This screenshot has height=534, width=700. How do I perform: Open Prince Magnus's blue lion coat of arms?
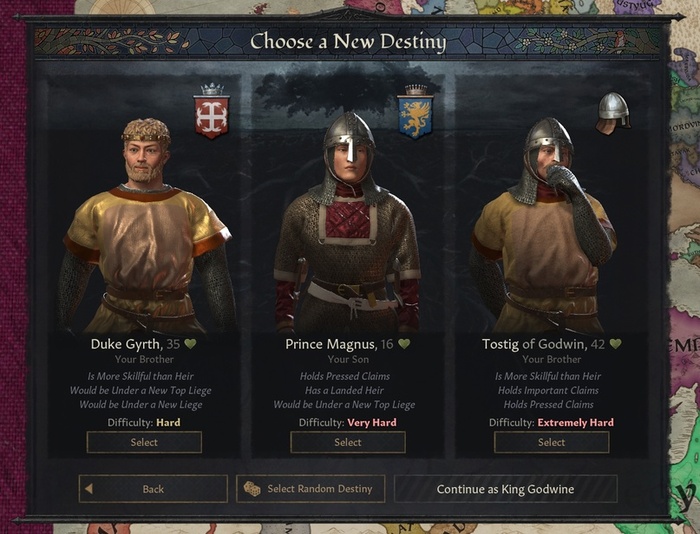[x=413, y=111]
